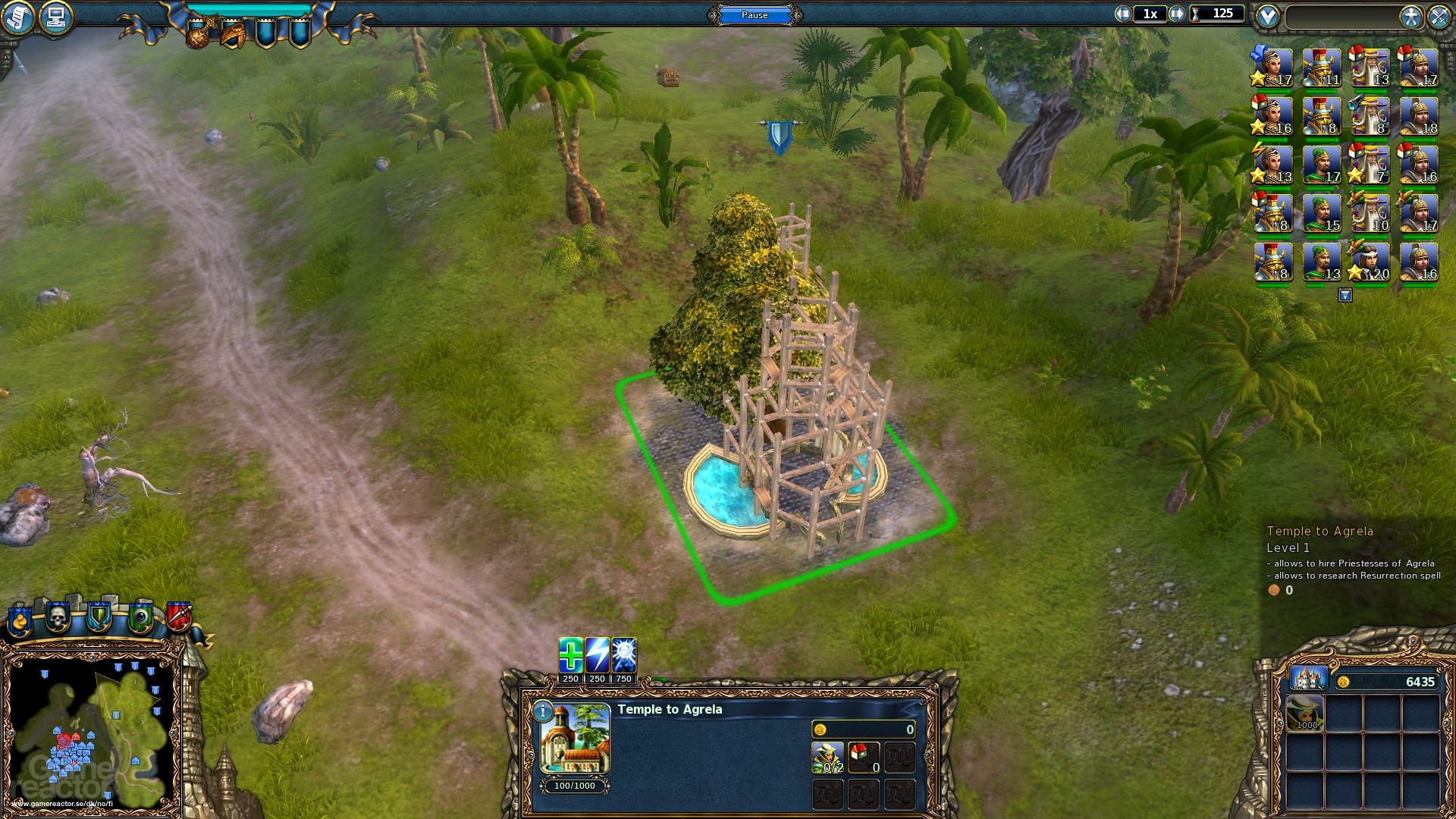Toggle the skull banner above the minimap
This screenshot has height=819, width=1456.
(x=59, y=617)
